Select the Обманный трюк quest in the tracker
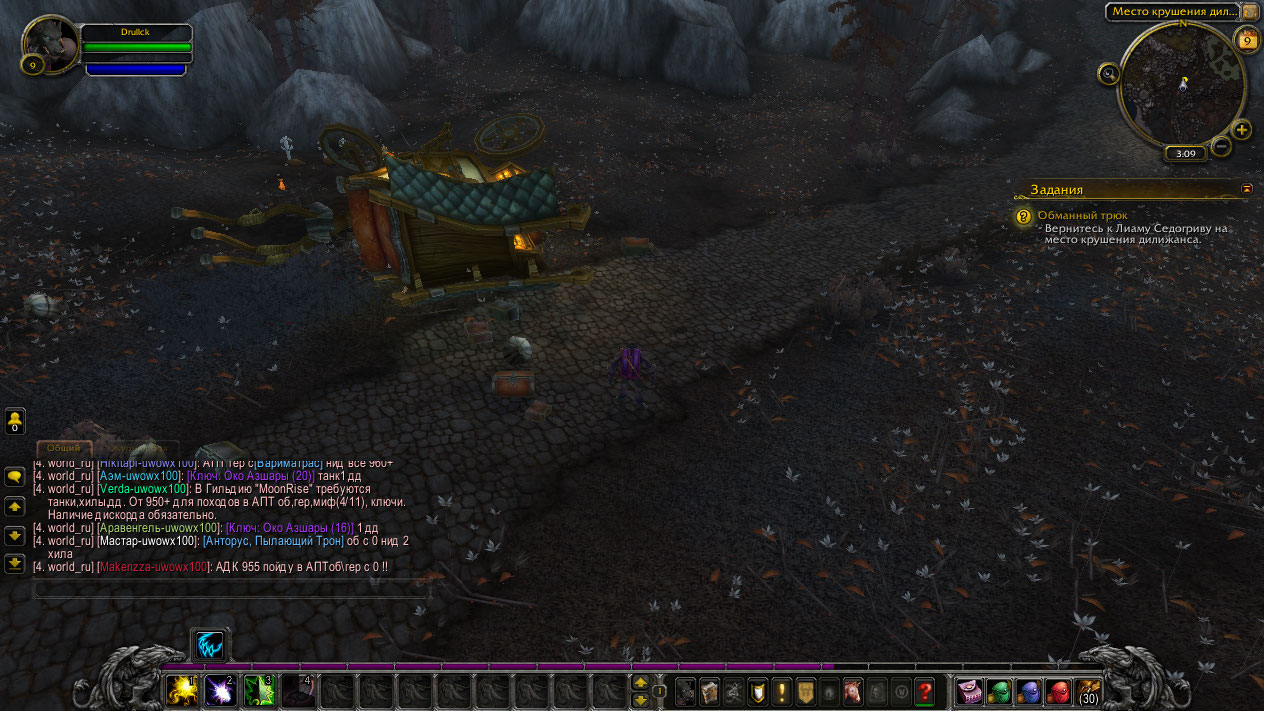Image resolution: width=1264 pixels, height=711 pixels. 1083,215
